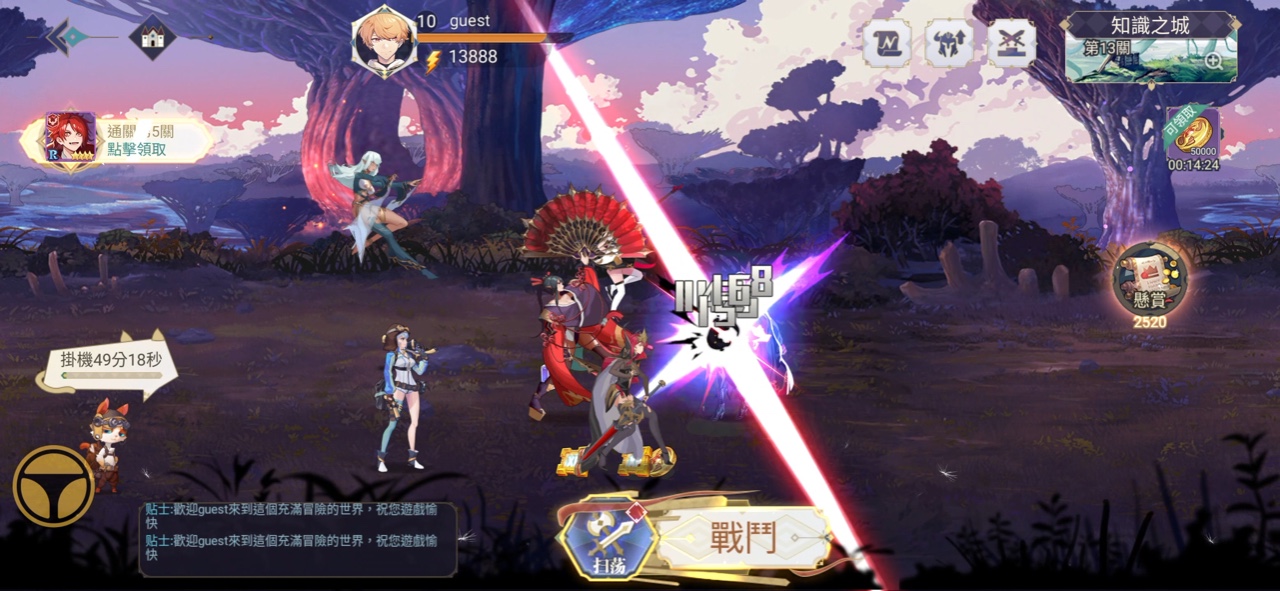
Task: Open the round gold wheel menu
Action: coord(53,485)
